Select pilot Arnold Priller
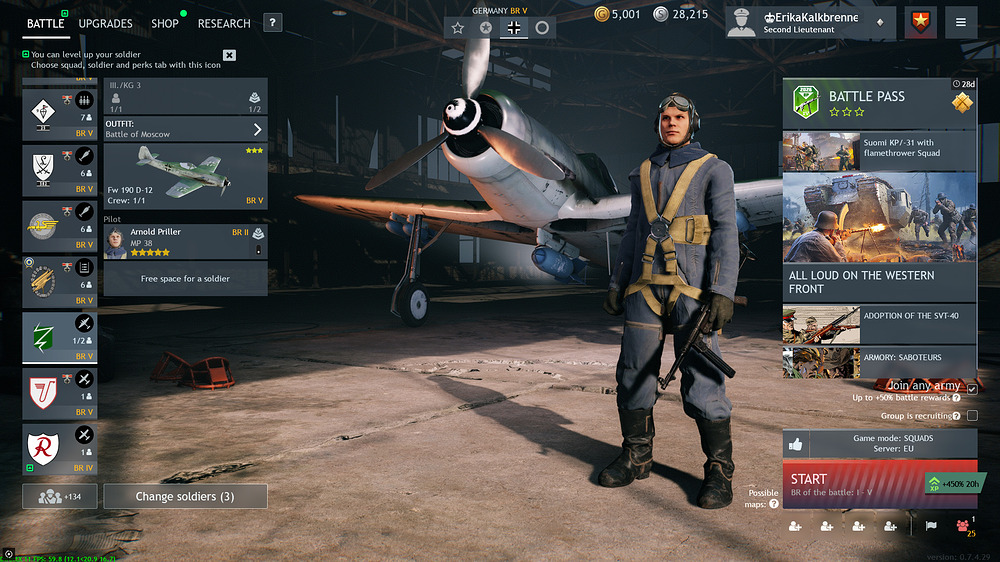This screenshot has width=1000, height=562. (x=185, y=241)
